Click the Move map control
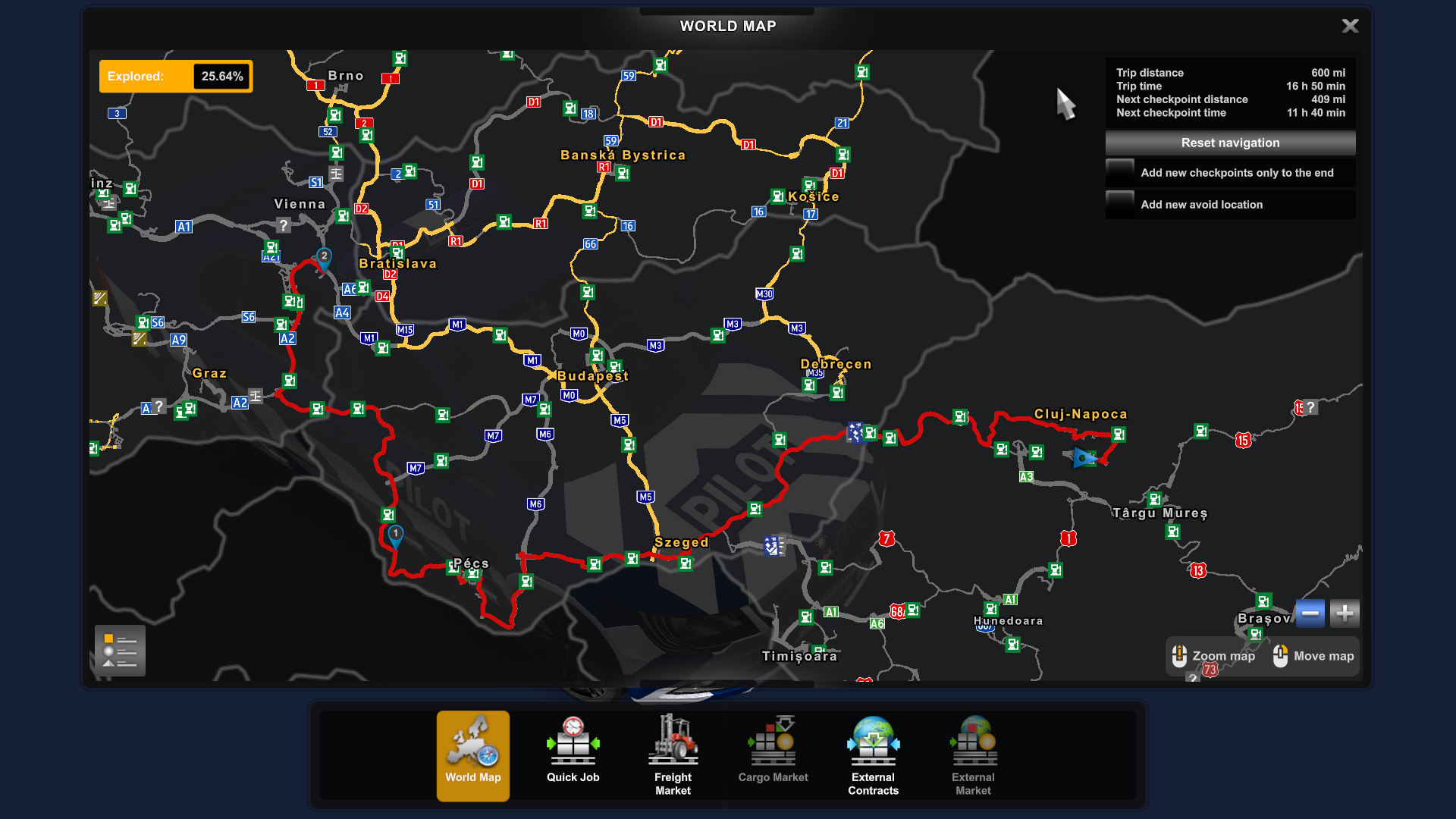1456x819 pixels. (x=1313, y=656)
